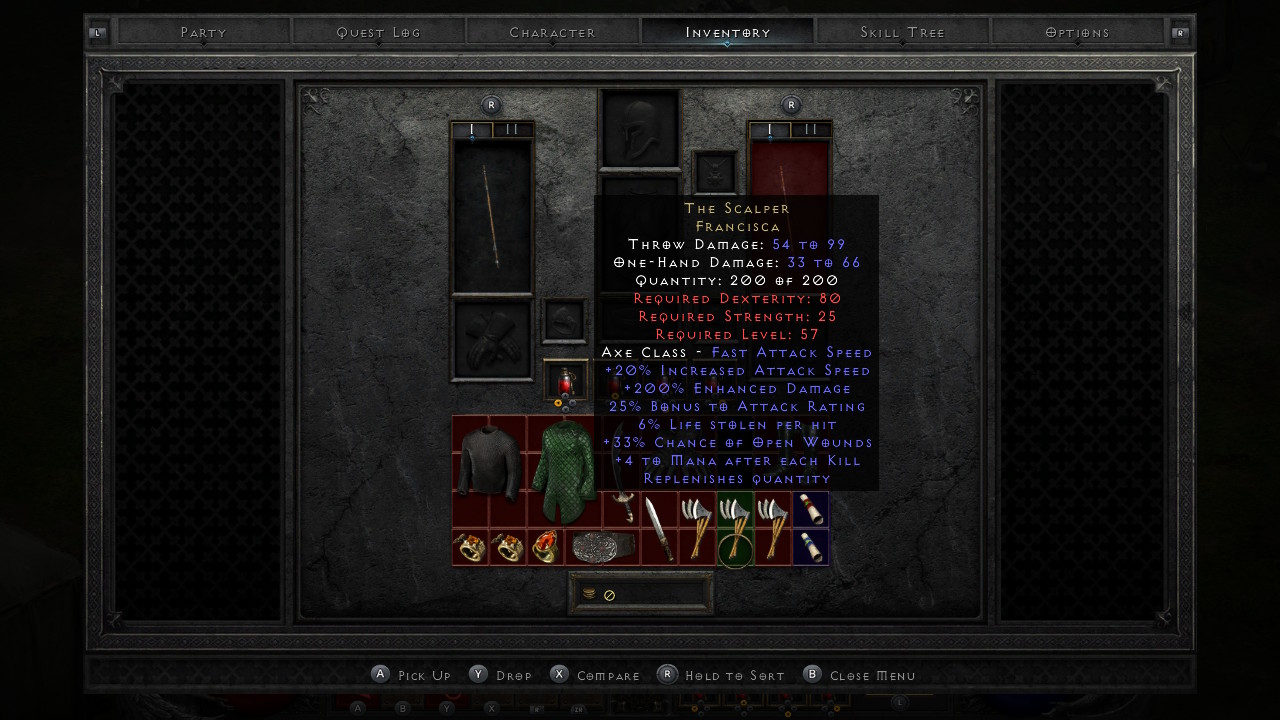The width and height of the screenshot is (1280, 720).
Task: Select the green scale armor in inventory
Action: [x=563, y=470]
